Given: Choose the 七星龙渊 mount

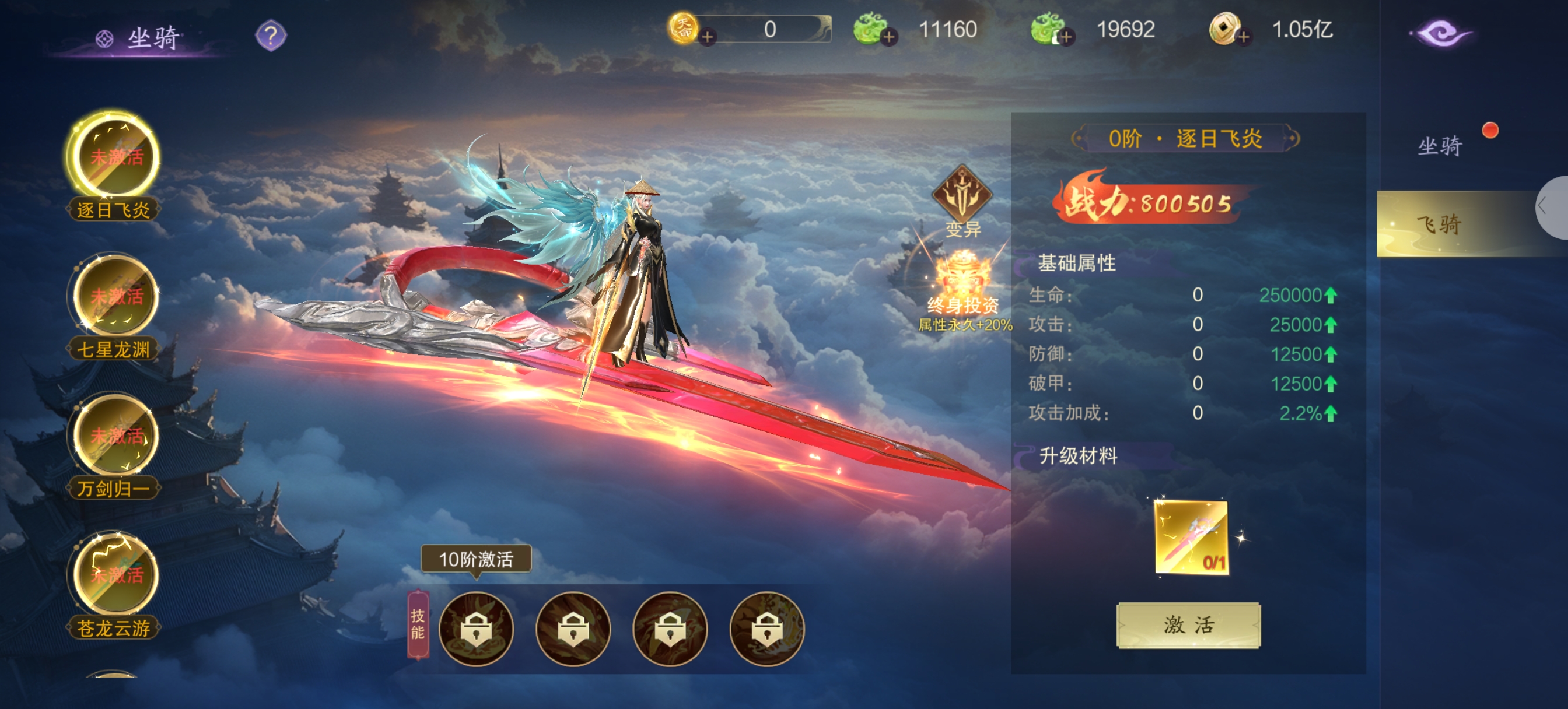Looking at the screenshot, I should coord(114,297).
